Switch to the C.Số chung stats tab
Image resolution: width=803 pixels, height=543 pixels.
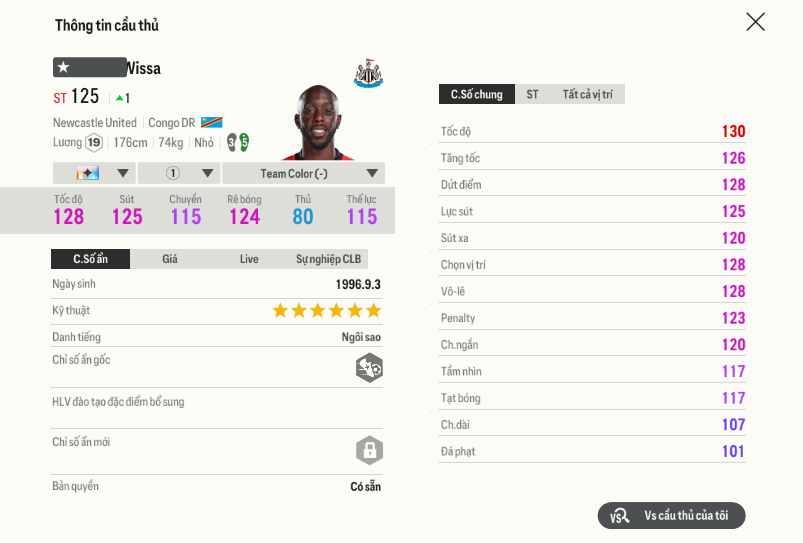[476, 94]
